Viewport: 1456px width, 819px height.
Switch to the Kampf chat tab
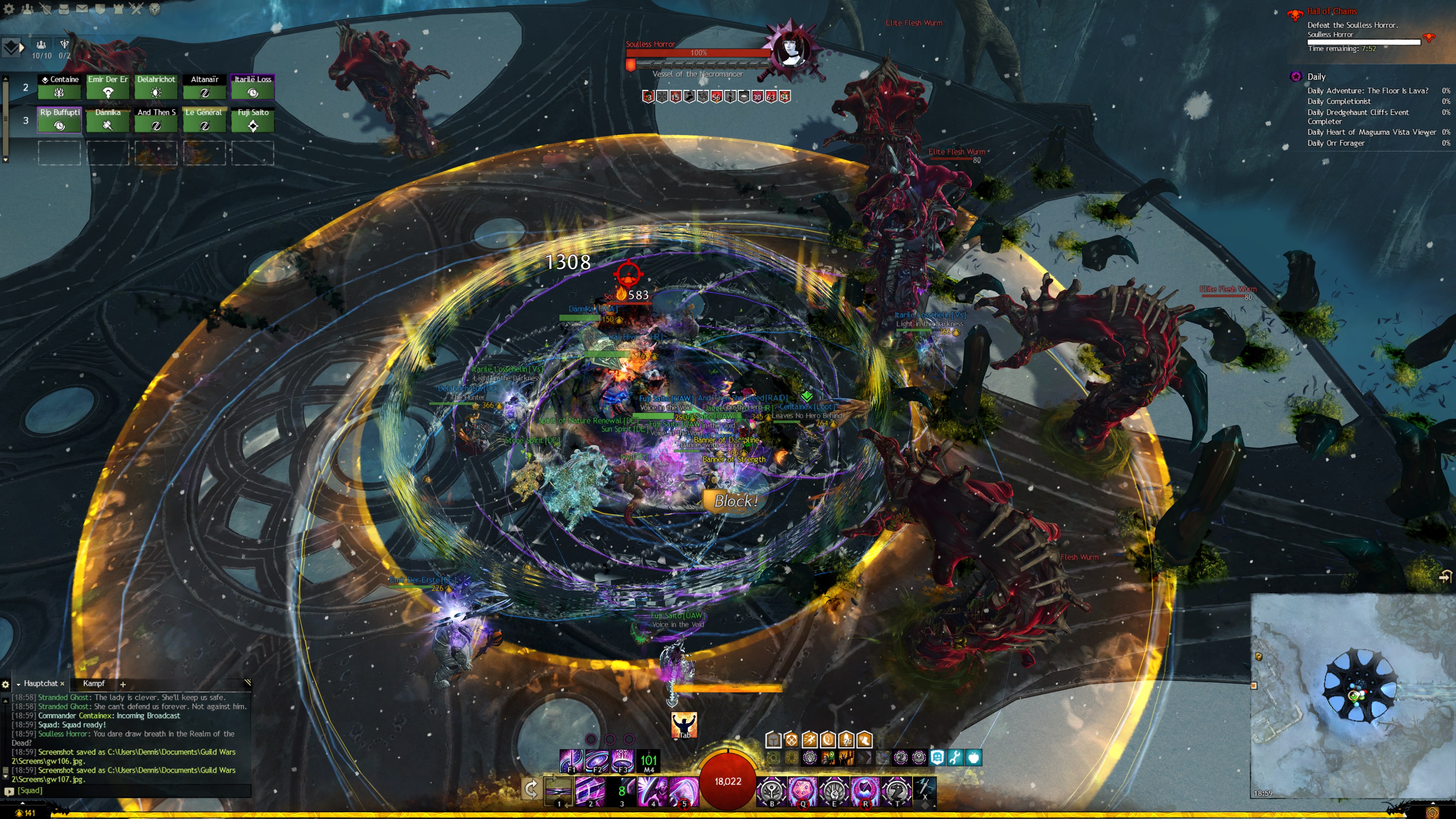(94, 683)
